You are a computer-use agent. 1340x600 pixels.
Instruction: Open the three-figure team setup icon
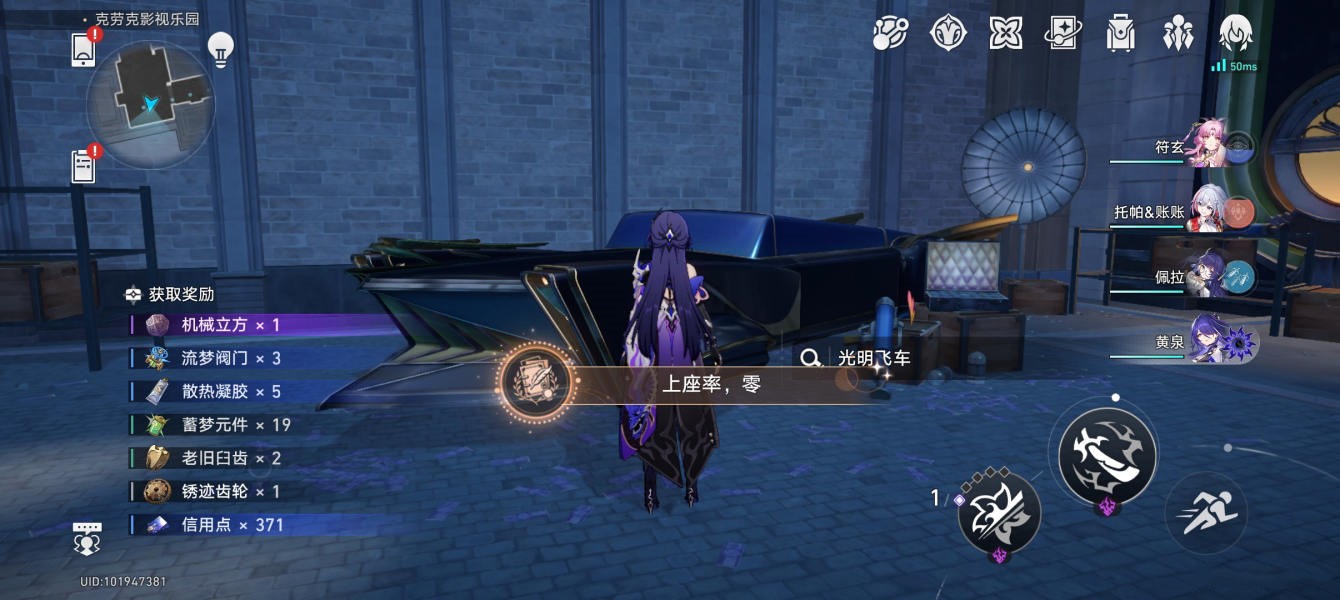point(1178,33)
